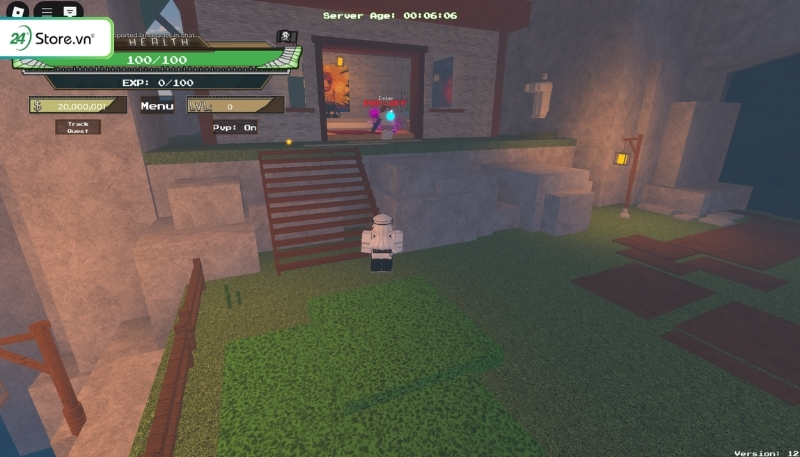Screen dimensions: 800x457
Task: Open the game Menu button
Action: (x=157, y=106)
